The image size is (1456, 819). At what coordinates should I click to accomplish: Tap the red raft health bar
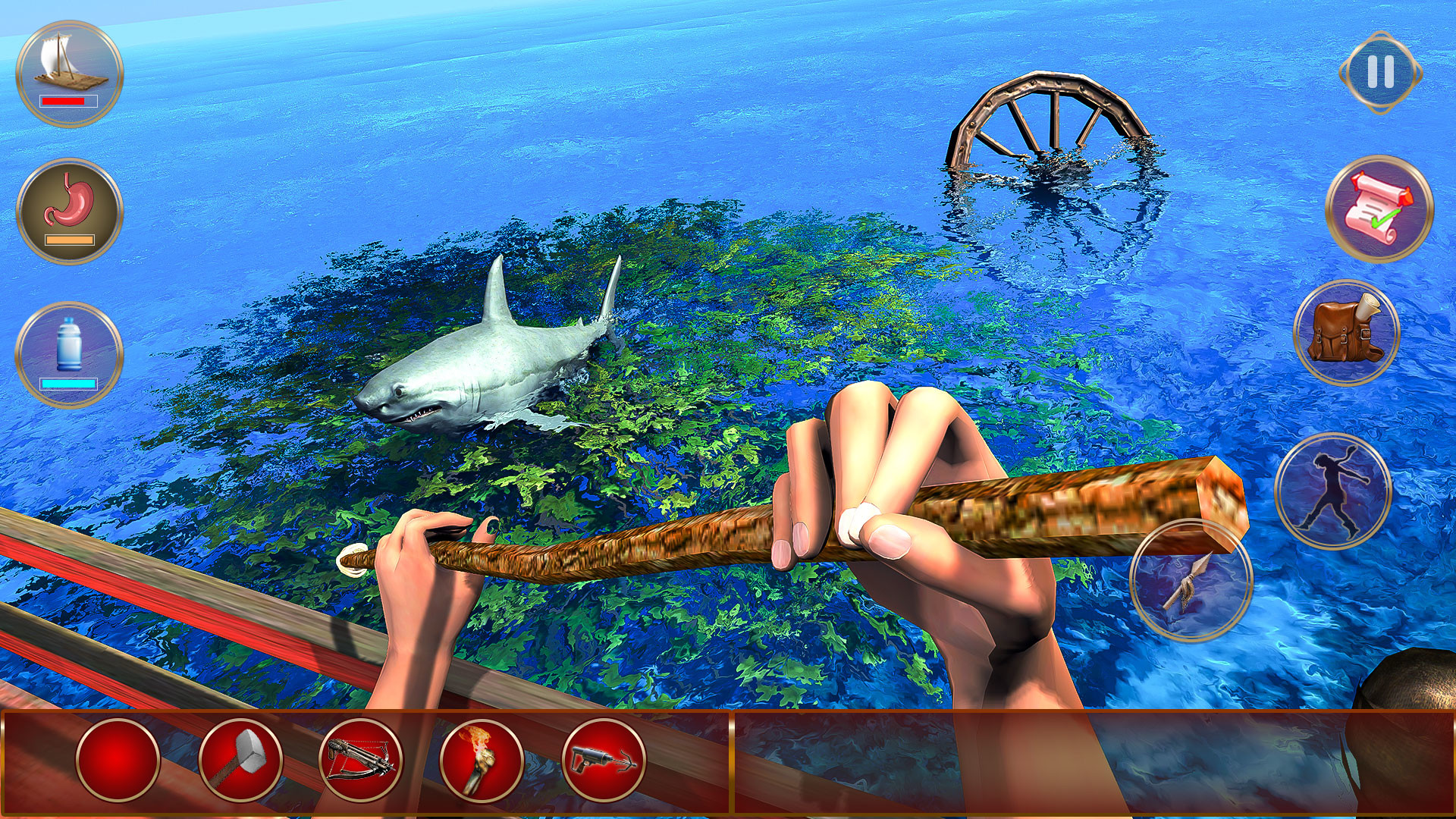(68, 102)
